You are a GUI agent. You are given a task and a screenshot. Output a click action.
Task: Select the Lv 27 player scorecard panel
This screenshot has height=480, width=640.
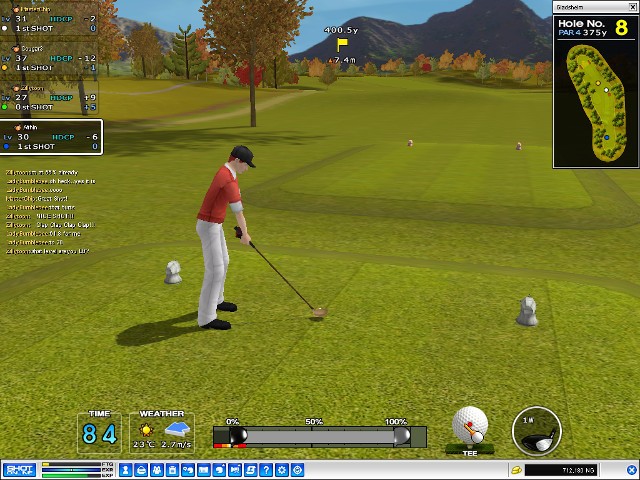[50, 101]
